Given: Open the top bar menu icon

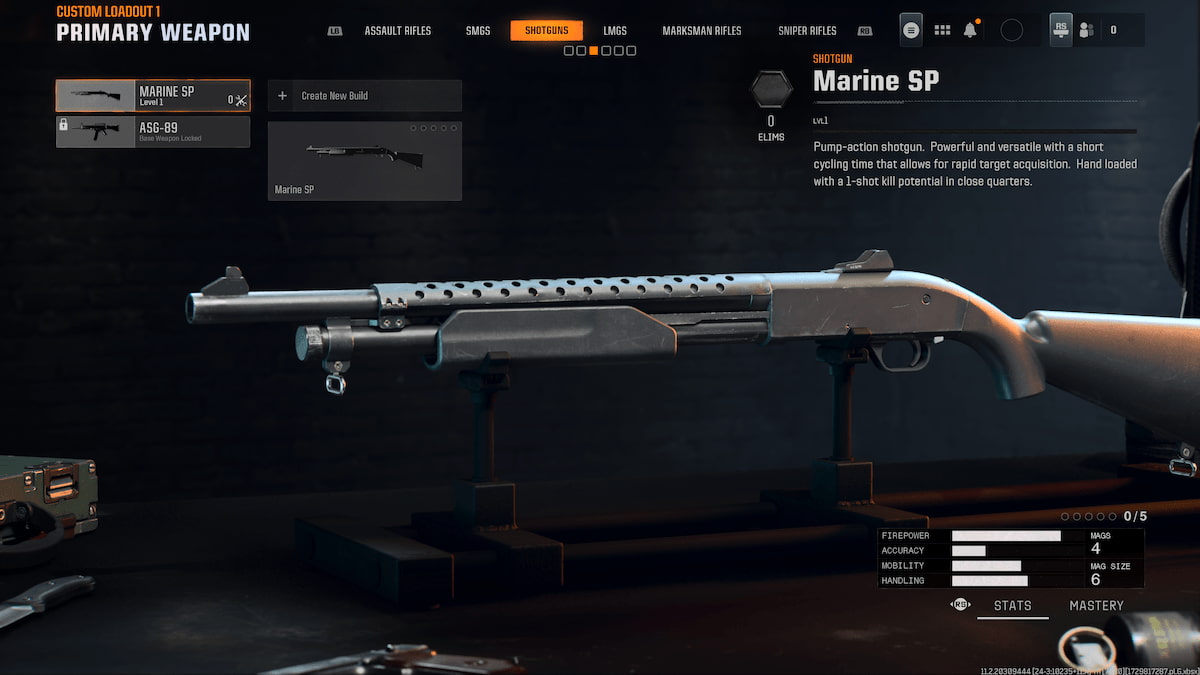Looking at the screenshot, I should point(911,30).
